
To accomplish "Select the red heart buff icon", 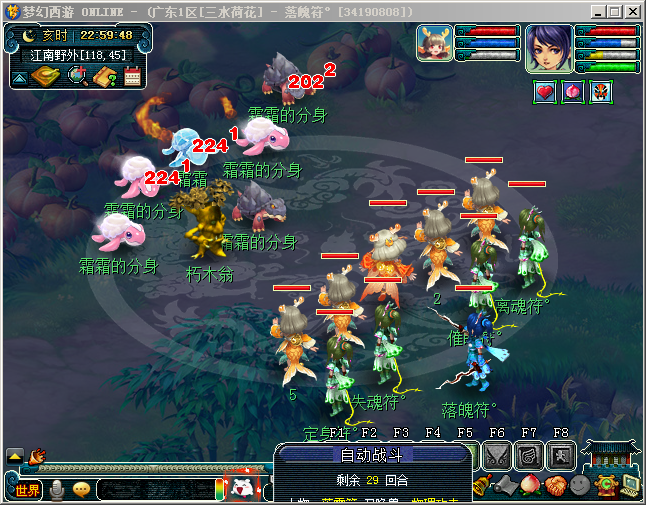I will [545, 92].
